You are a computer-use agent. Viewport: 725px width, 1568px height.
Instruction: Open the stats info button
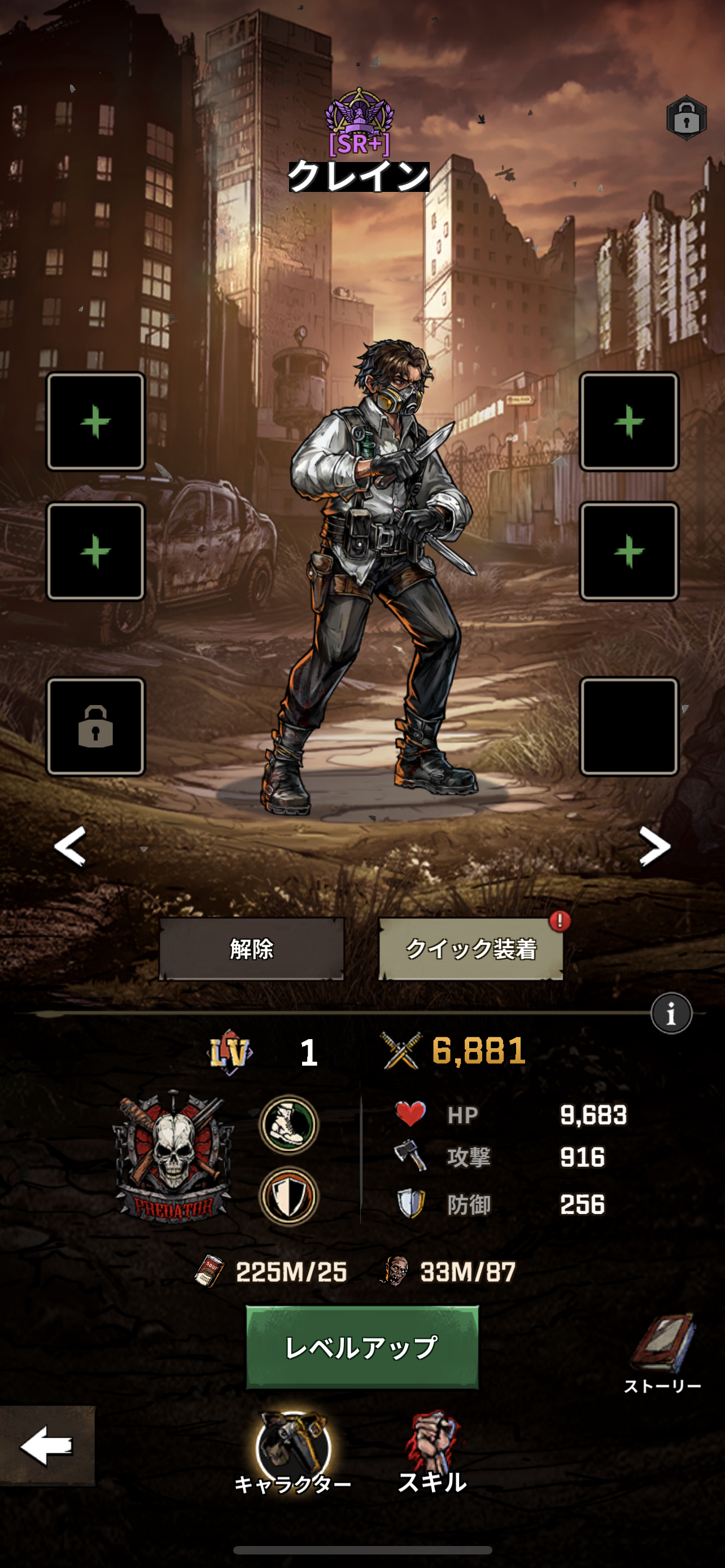pos(671,1014)
